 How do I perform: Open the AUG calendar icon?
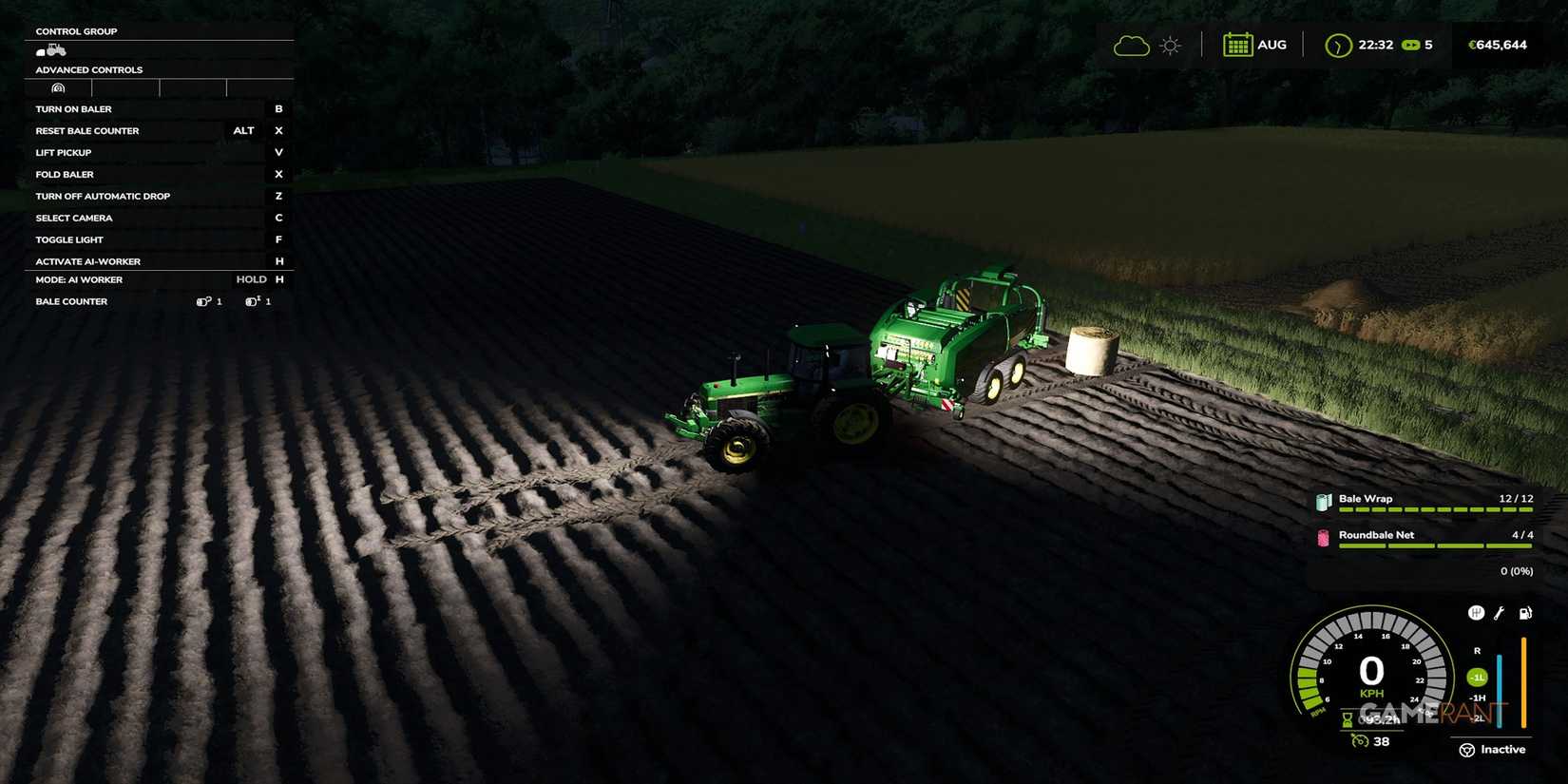point(1237,44)
